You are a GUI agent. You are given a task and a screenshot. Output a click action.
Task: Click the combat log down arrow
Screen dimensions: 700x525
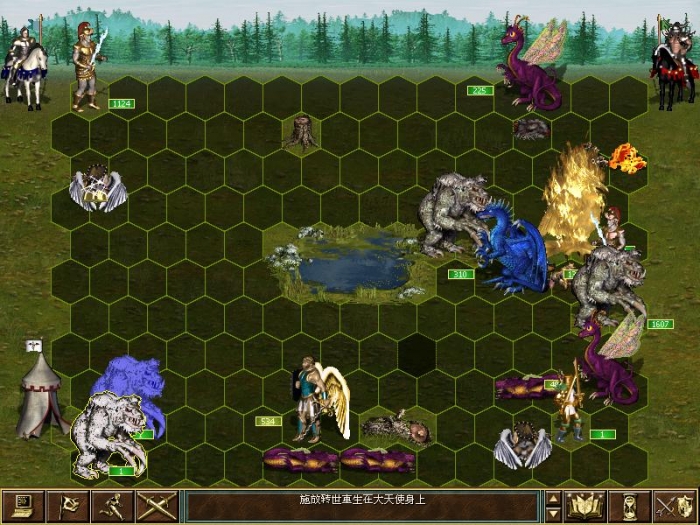tap(552, 514)
